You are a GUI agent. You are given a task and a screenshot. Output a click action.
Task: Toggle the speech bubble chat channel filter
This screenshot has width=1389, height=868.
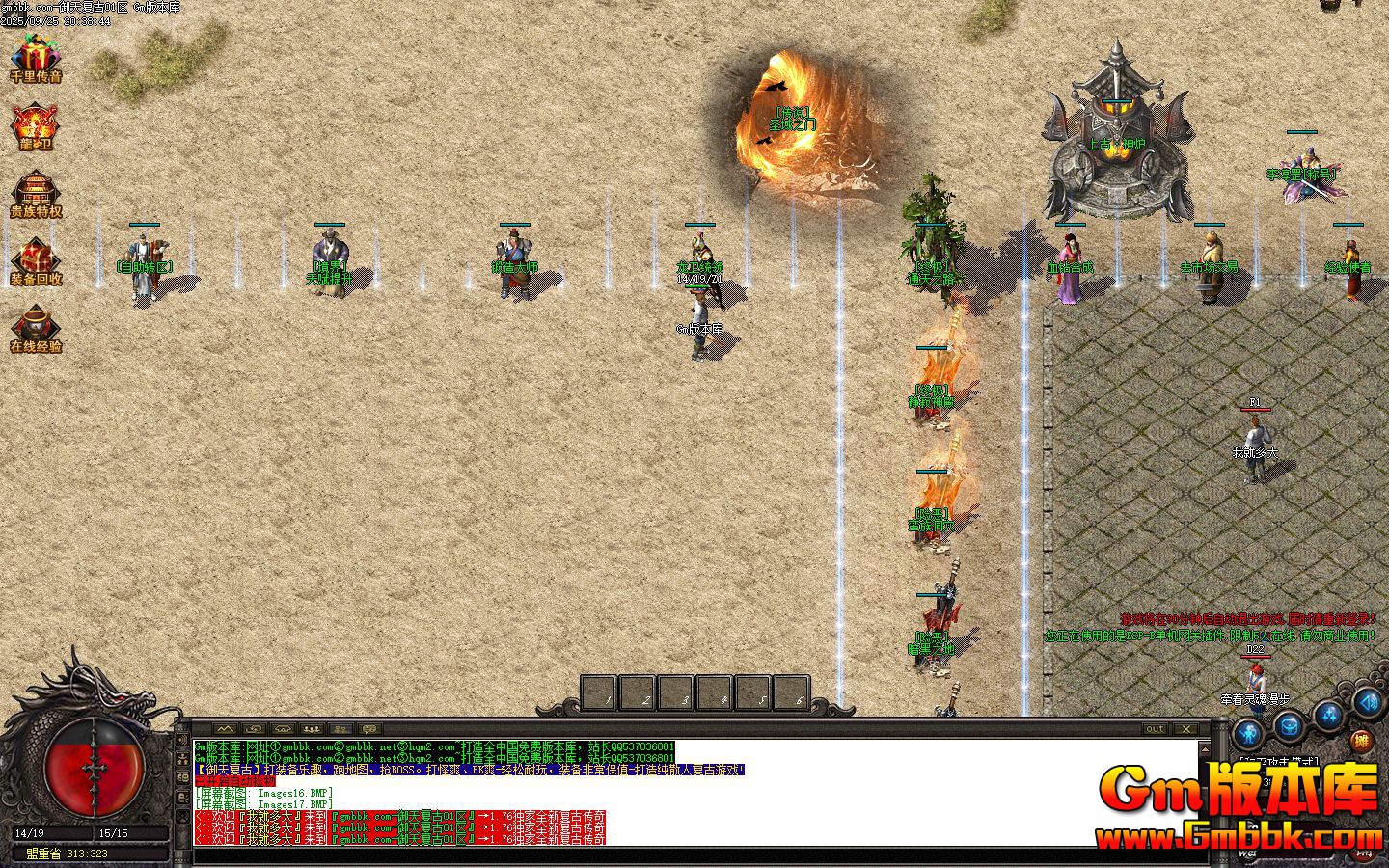370,731
